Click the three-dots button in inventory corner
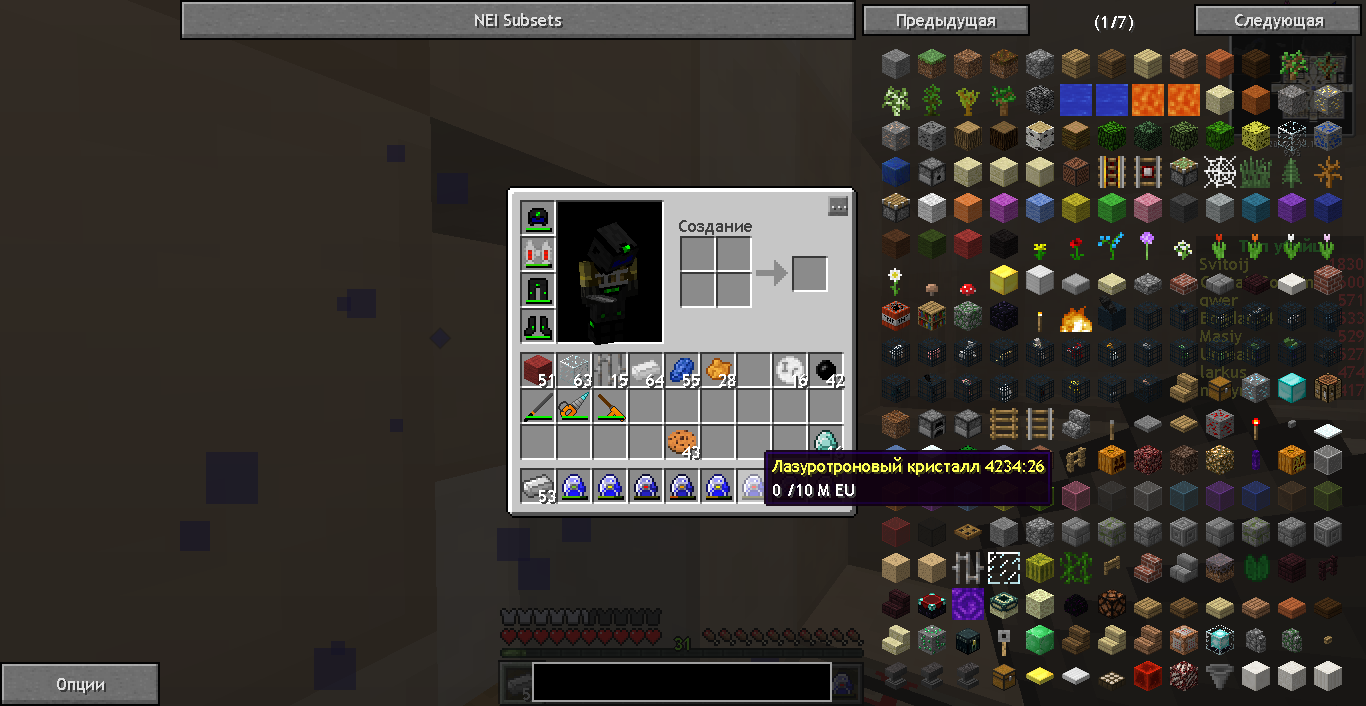 click(x=838, y=206)
